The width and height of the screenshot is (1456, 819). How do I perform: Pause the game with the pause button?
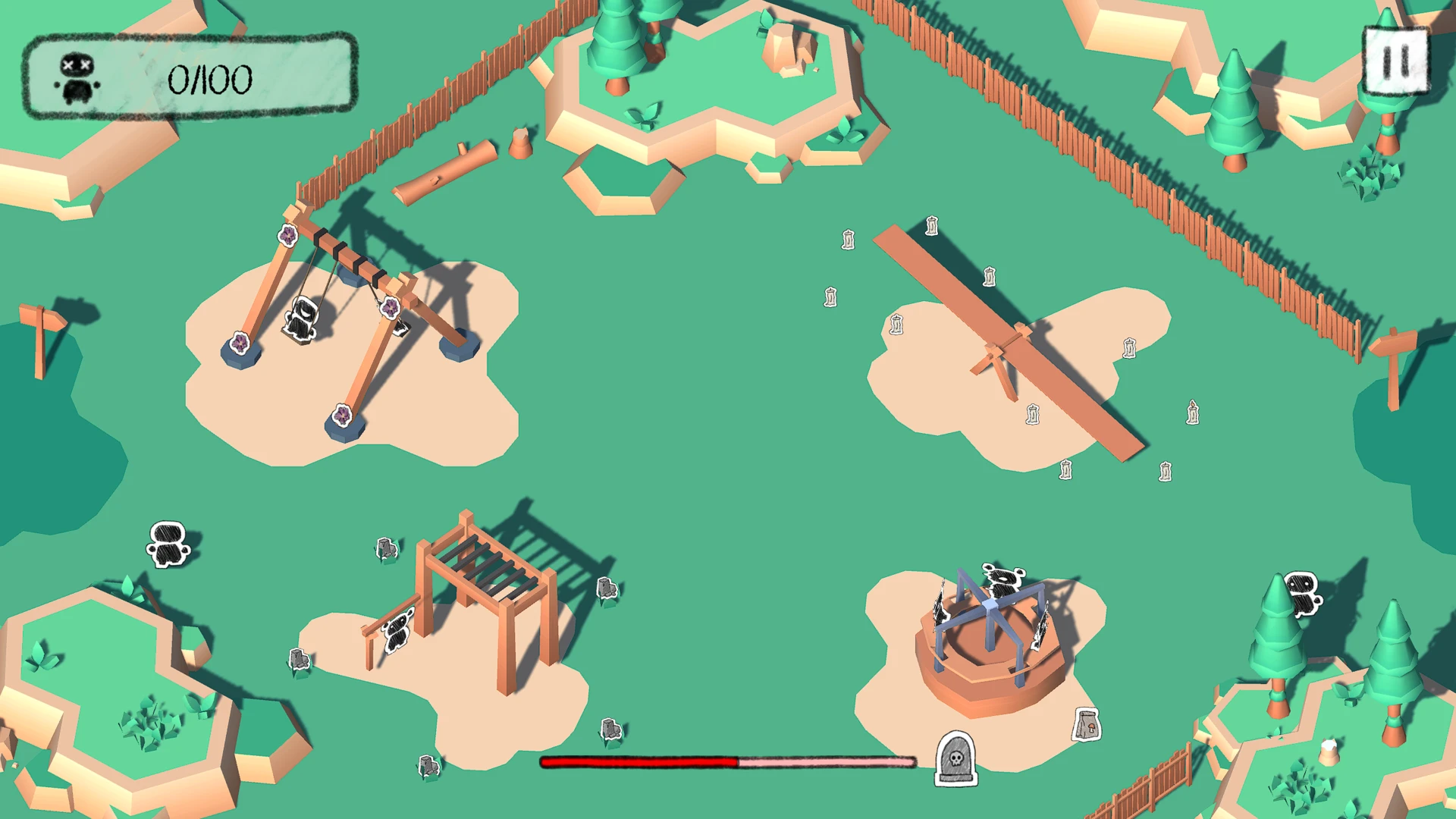point(1395,61)
